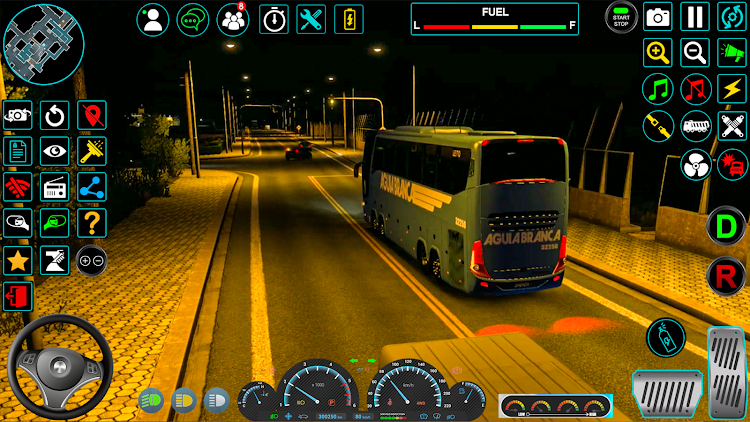Zoom in with the yellow magnifier

(x=657, y=53)
